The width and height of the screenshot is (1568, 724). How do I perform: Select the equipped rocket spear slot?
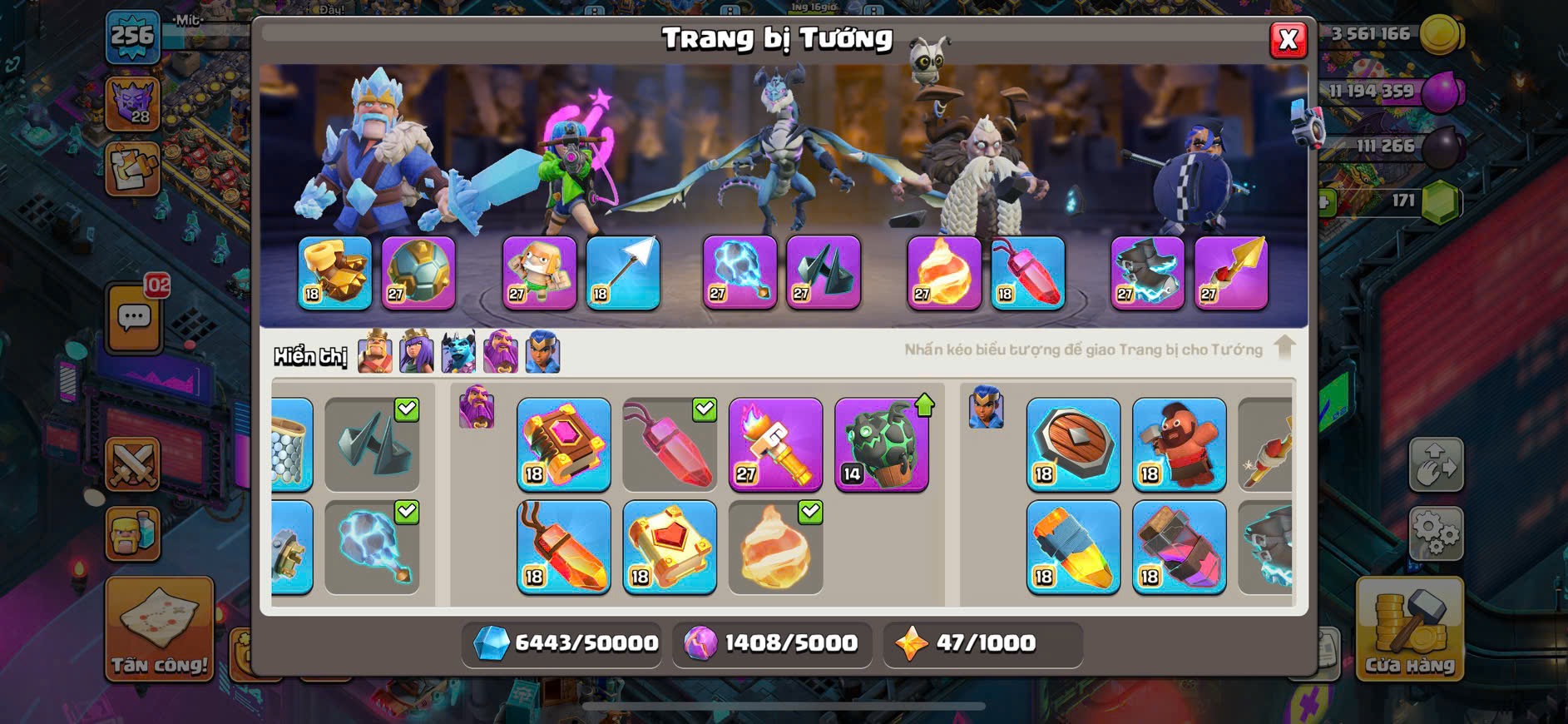click(x=1231, y=273)
